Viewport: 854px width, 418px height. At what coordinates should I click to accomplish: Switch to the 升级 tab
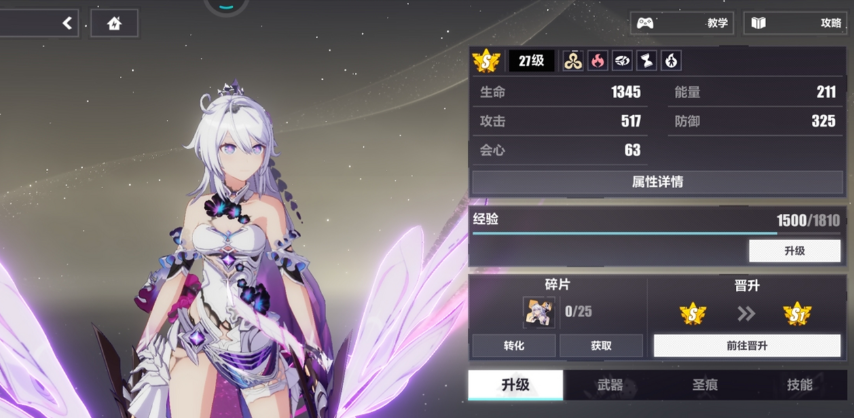tap(514, 385)
